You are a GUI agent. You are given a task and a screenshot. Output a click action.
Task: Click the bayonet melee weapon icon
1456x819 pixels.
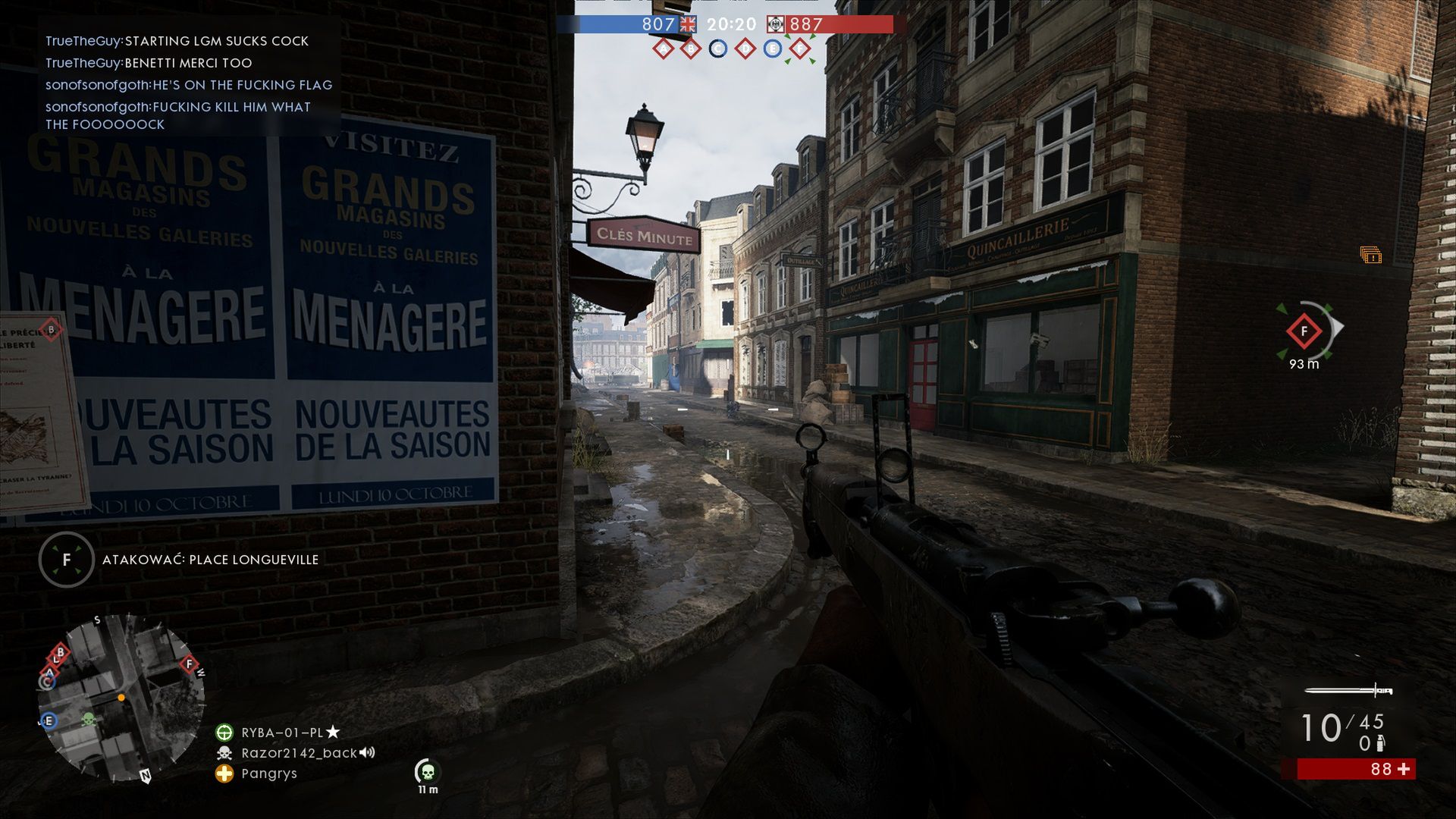tap(1348, 690)
